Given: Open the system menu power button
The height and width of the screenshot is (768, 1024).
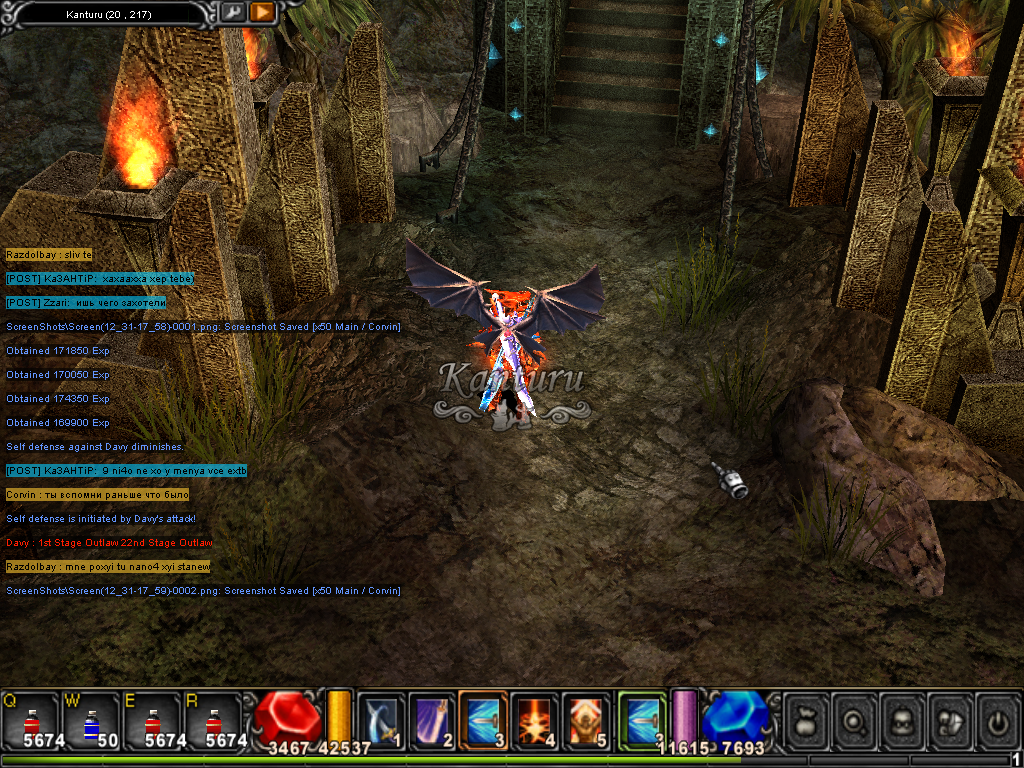Looking at the screenshot, I should pos(996,720).
